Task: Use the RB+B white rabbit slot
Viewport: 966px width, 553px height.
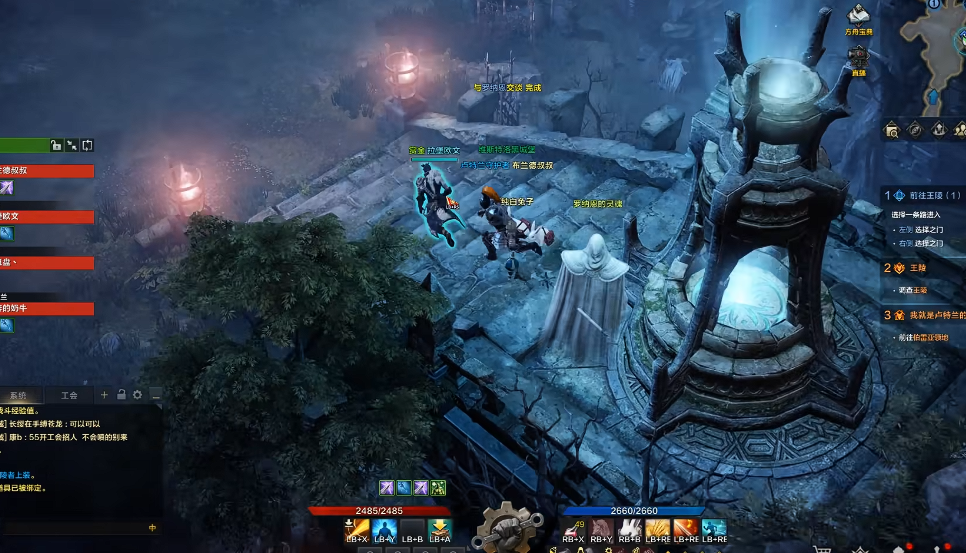Action: [x=630, y=530]
